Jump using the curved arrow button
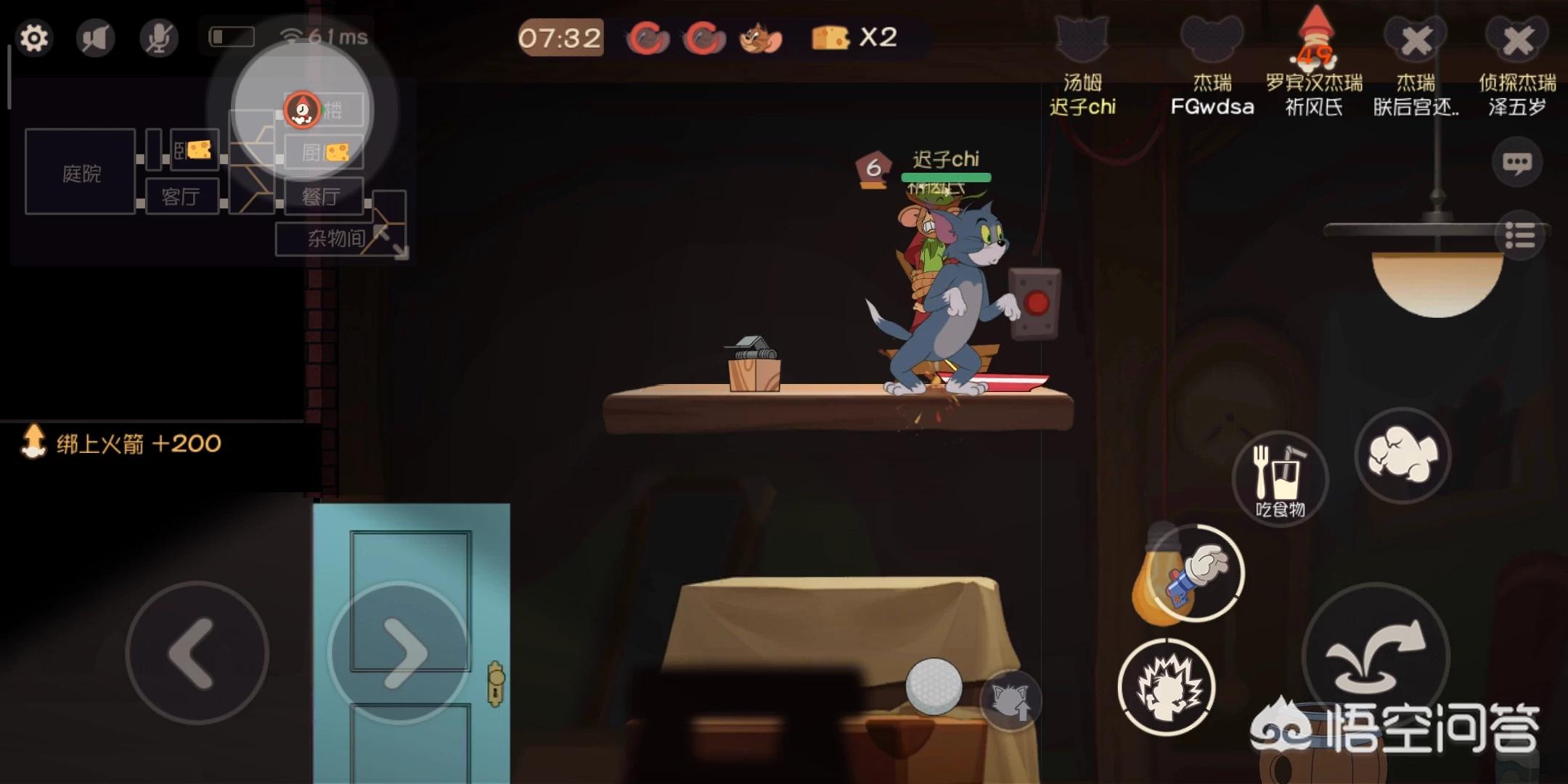Screen dimensions: 1568x784 pyautogui.click(x=1376, y=656)
